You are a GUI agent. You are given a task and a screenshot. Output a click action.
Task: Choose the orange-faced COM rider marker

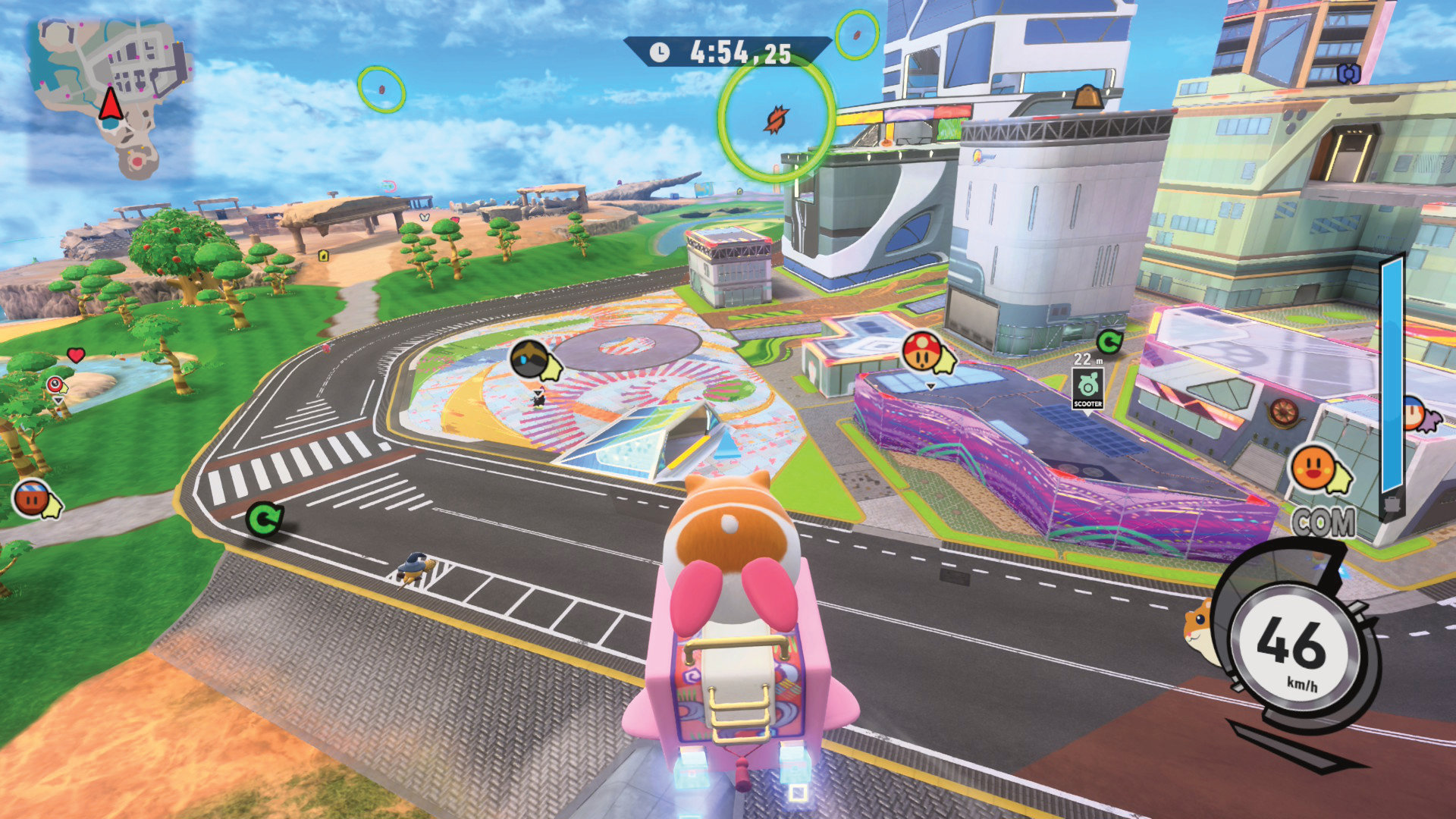click(x=1313, y=469)
